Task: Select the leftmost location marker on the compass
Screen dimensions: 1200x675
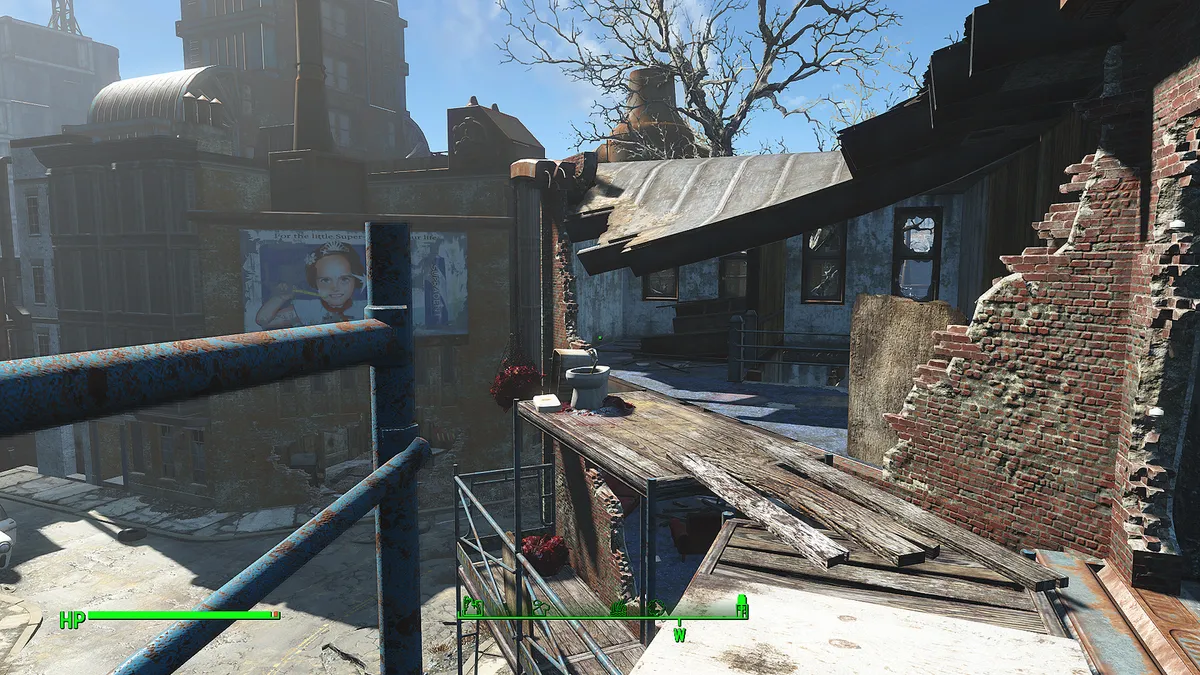Action: click(x=474, y=605)
